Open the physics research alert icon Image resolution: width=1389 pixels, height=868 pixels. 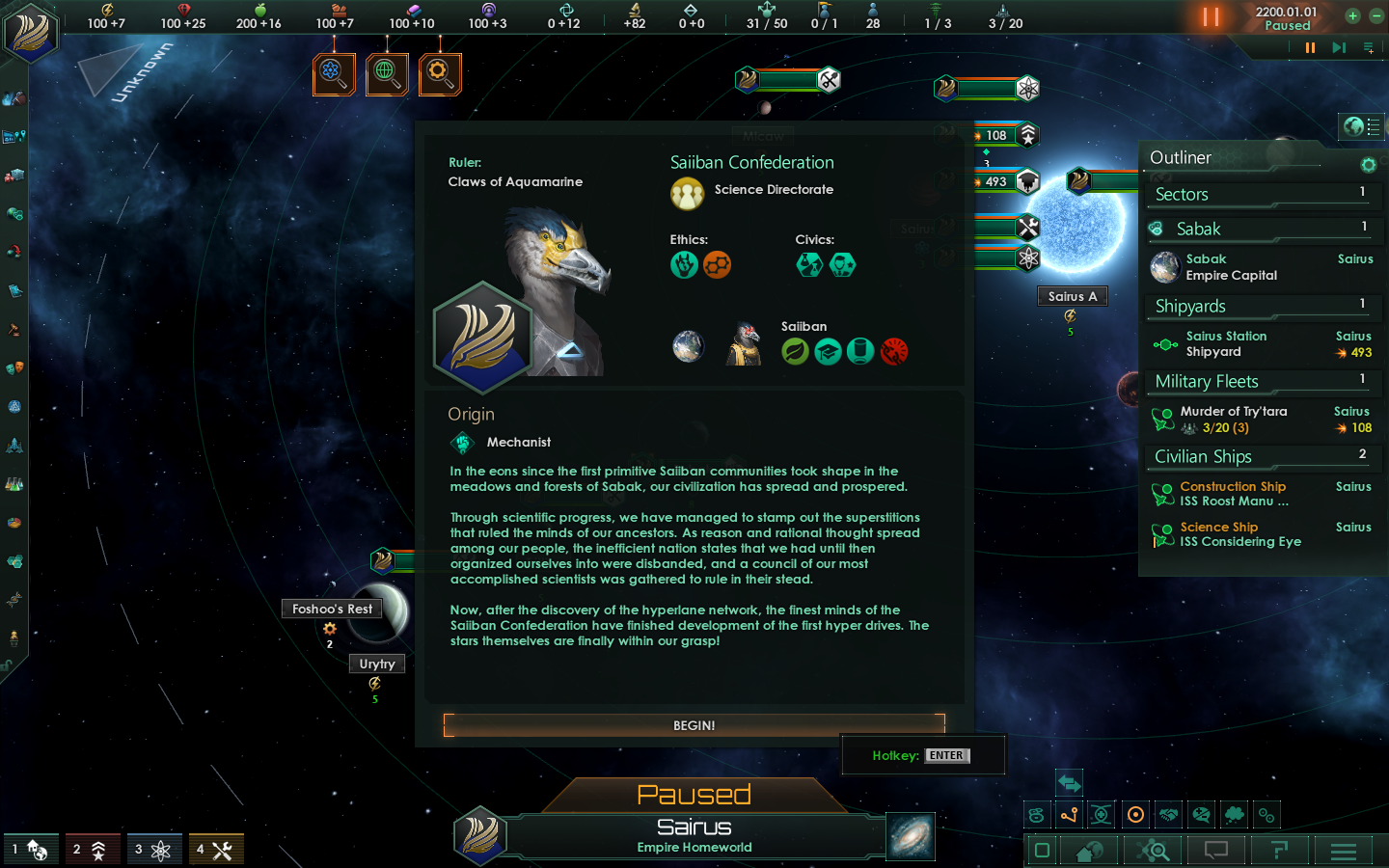coord(334,73)
